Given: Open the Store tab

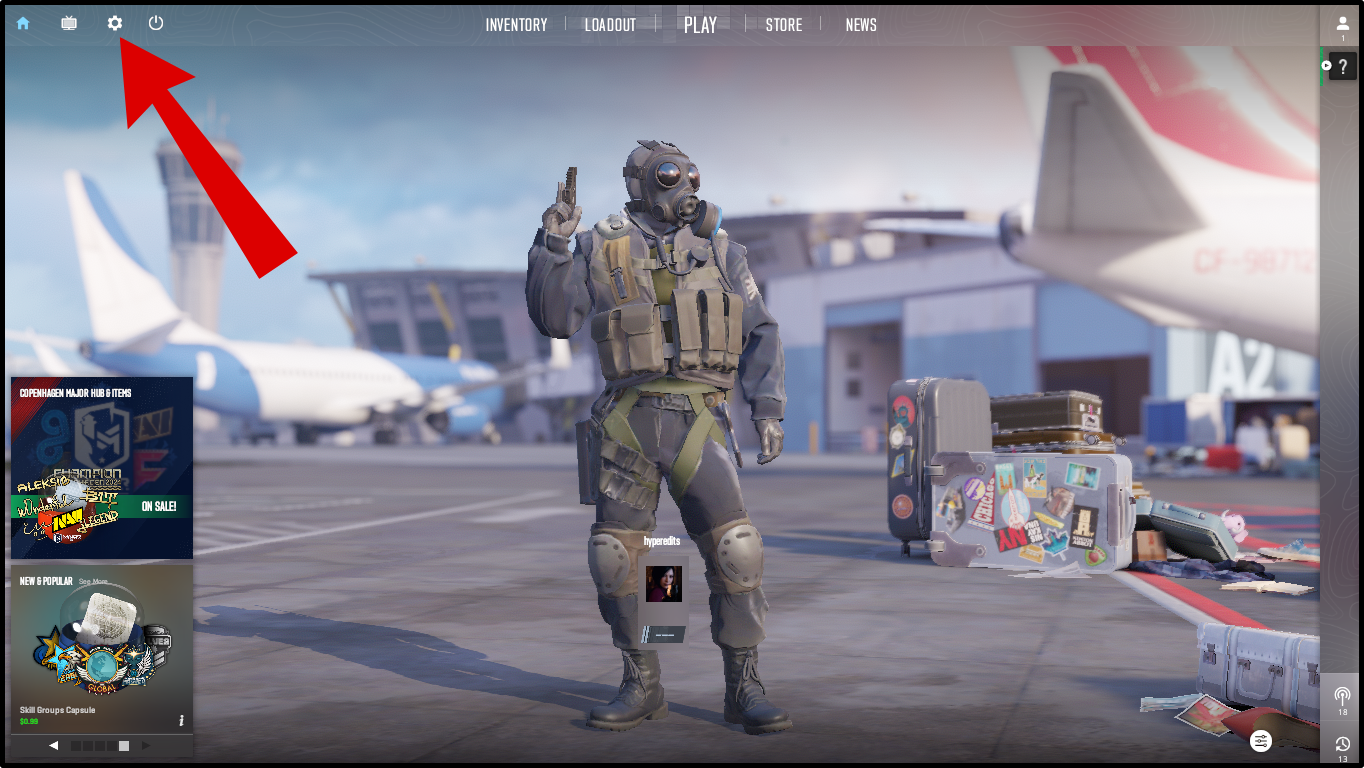Looking at the screenshot, I should (x=784, y=25).
